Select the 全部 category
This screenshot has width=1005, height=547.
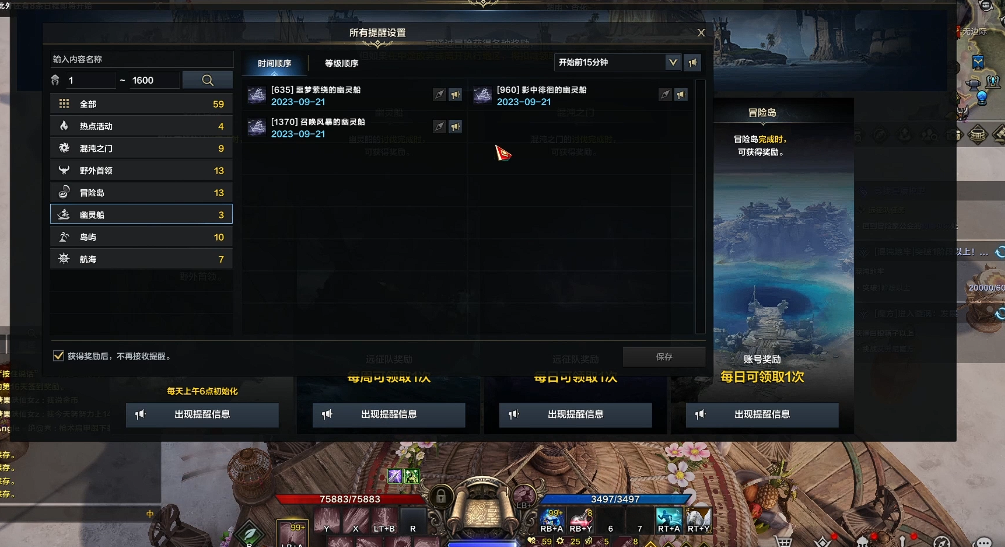[x=141, y=103]
